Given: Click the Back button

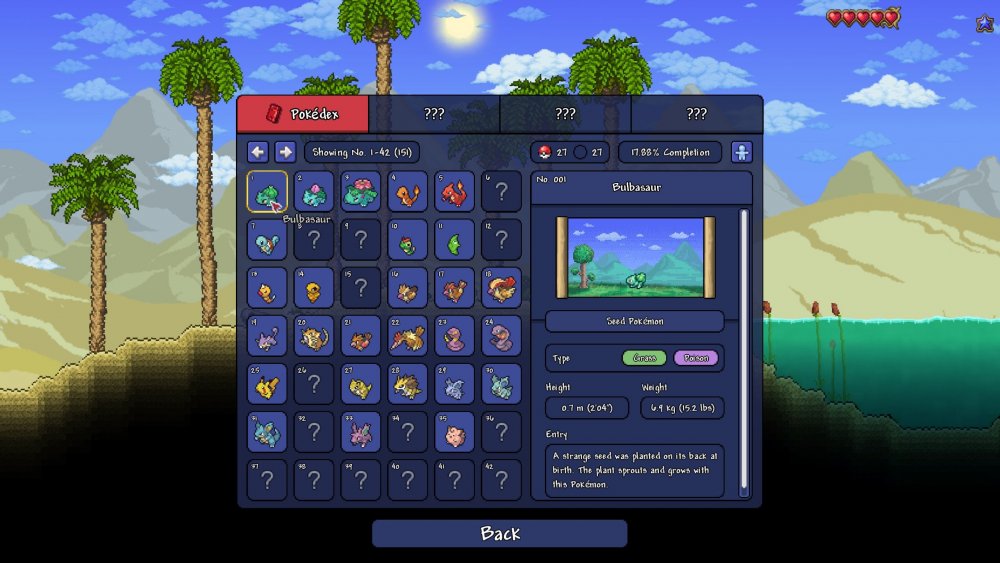Looking at the screenshot, I should pyautogui.click(x=499, y=533).
